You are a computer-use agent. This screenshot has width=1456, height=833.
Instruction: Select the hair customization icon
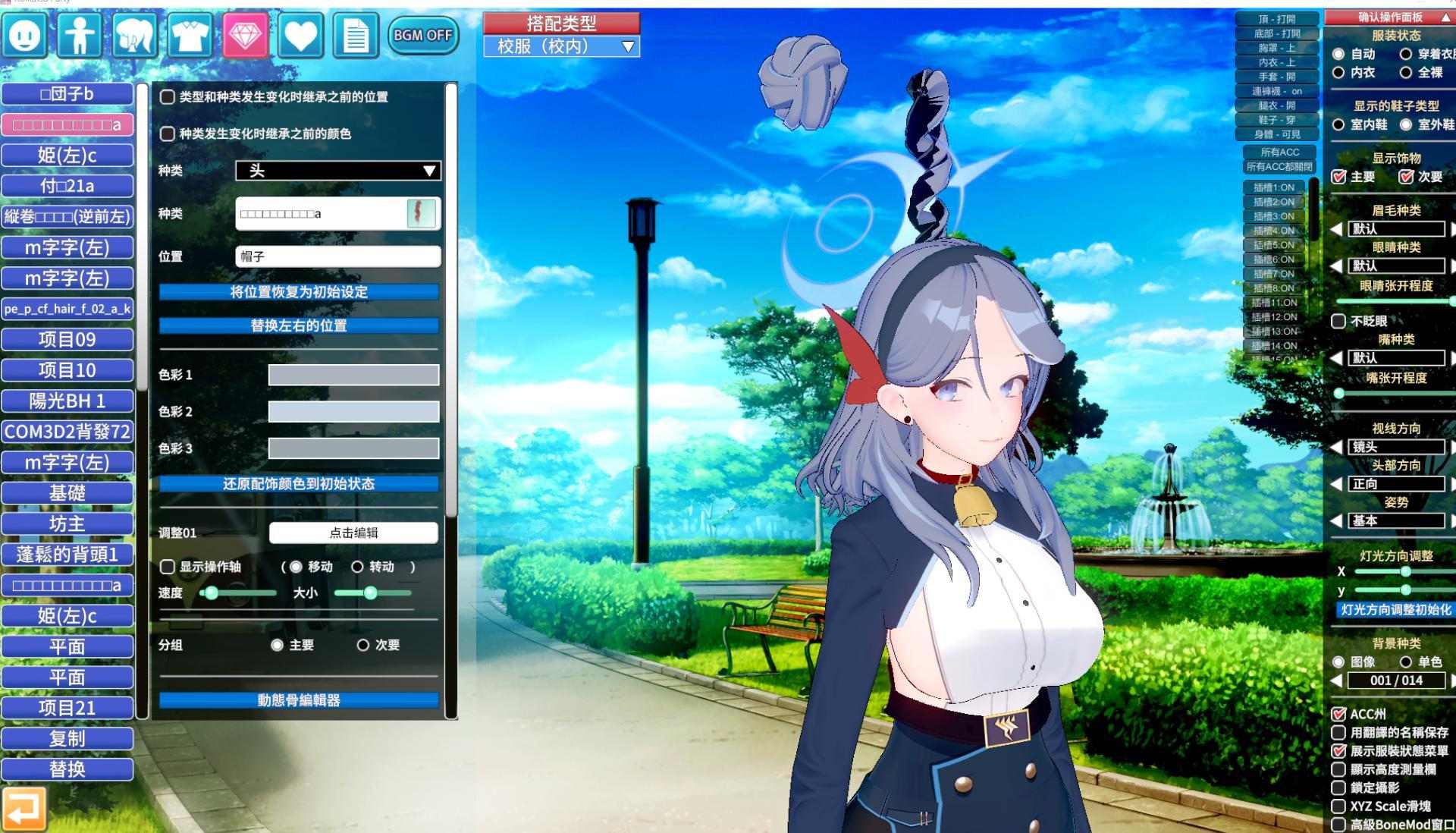(134, 36)
